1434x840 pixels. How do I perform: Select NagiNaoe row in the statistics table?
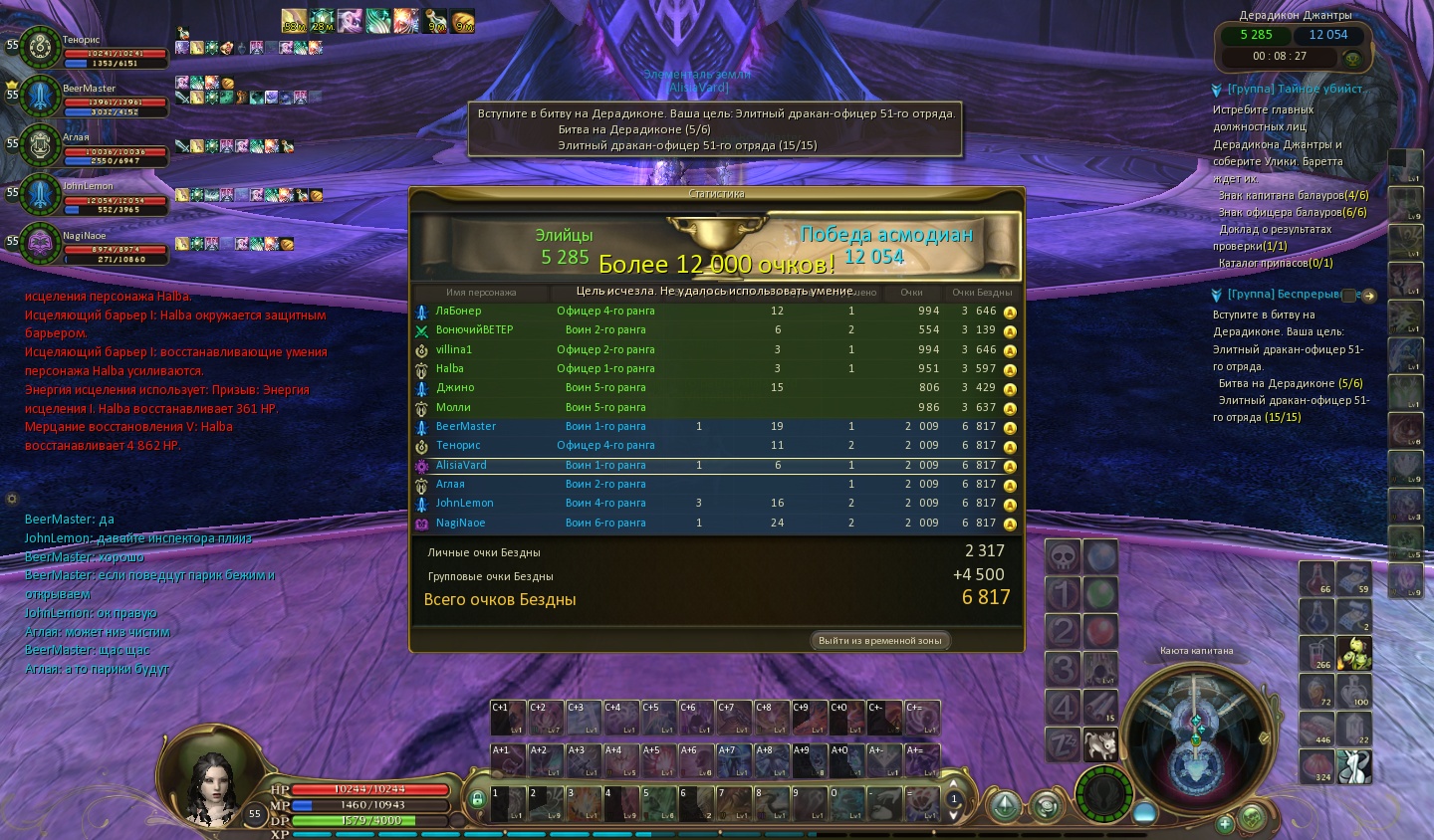point(717,523)
